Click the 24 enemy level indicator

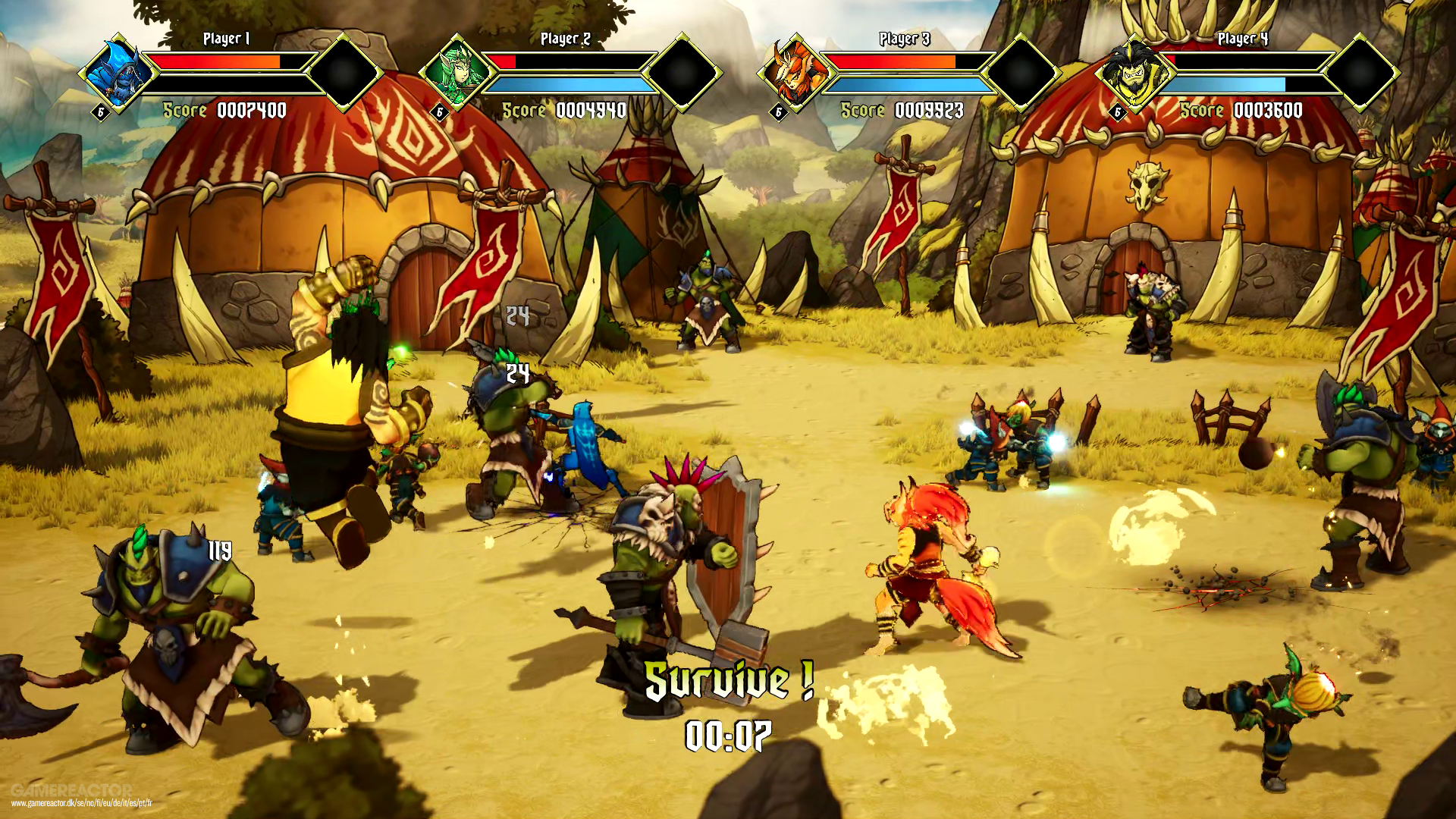[516, 373]
